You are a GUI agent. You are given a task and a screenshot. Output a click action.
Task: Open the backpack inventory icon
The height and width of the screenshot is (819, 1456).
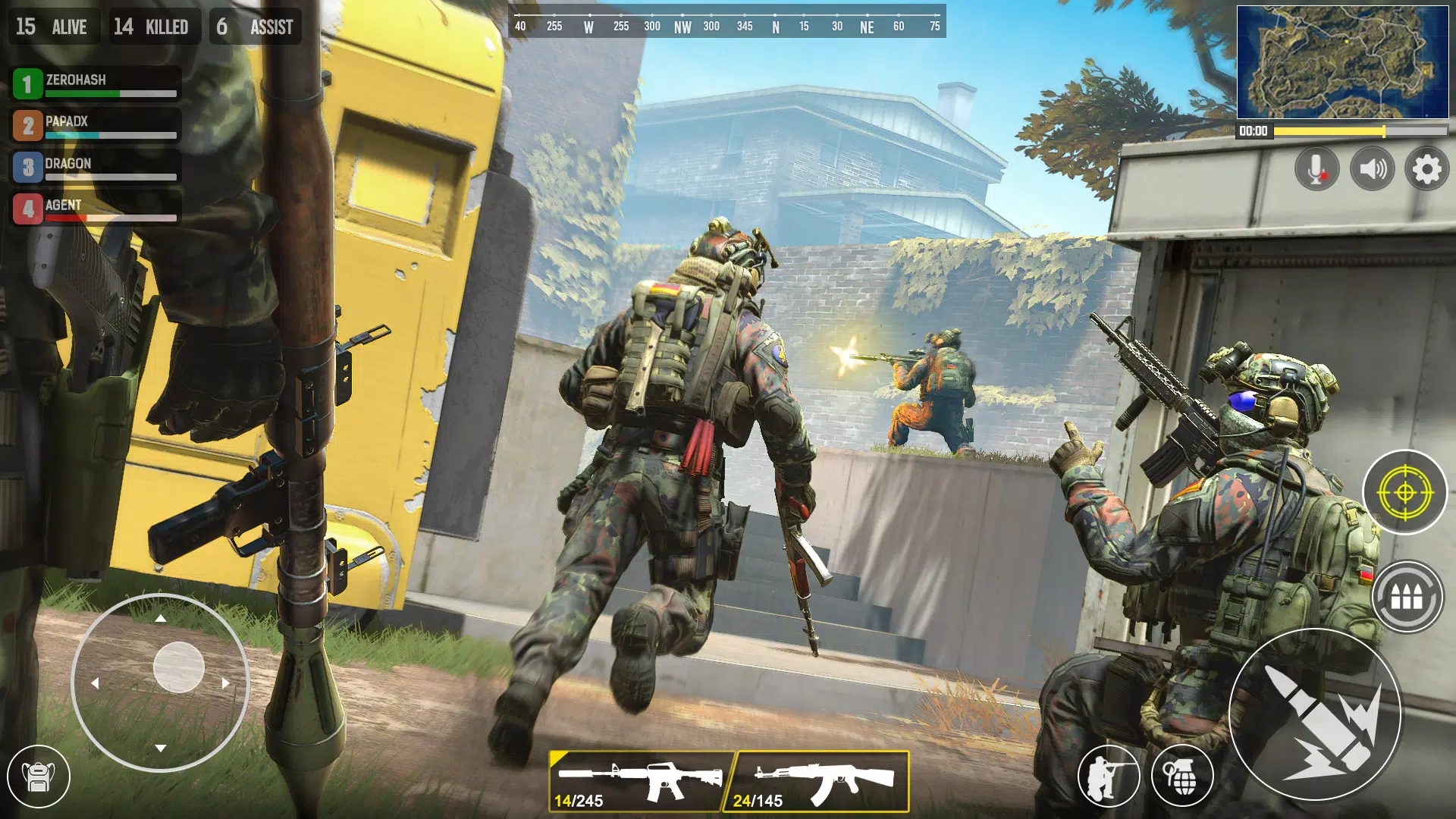39,777
